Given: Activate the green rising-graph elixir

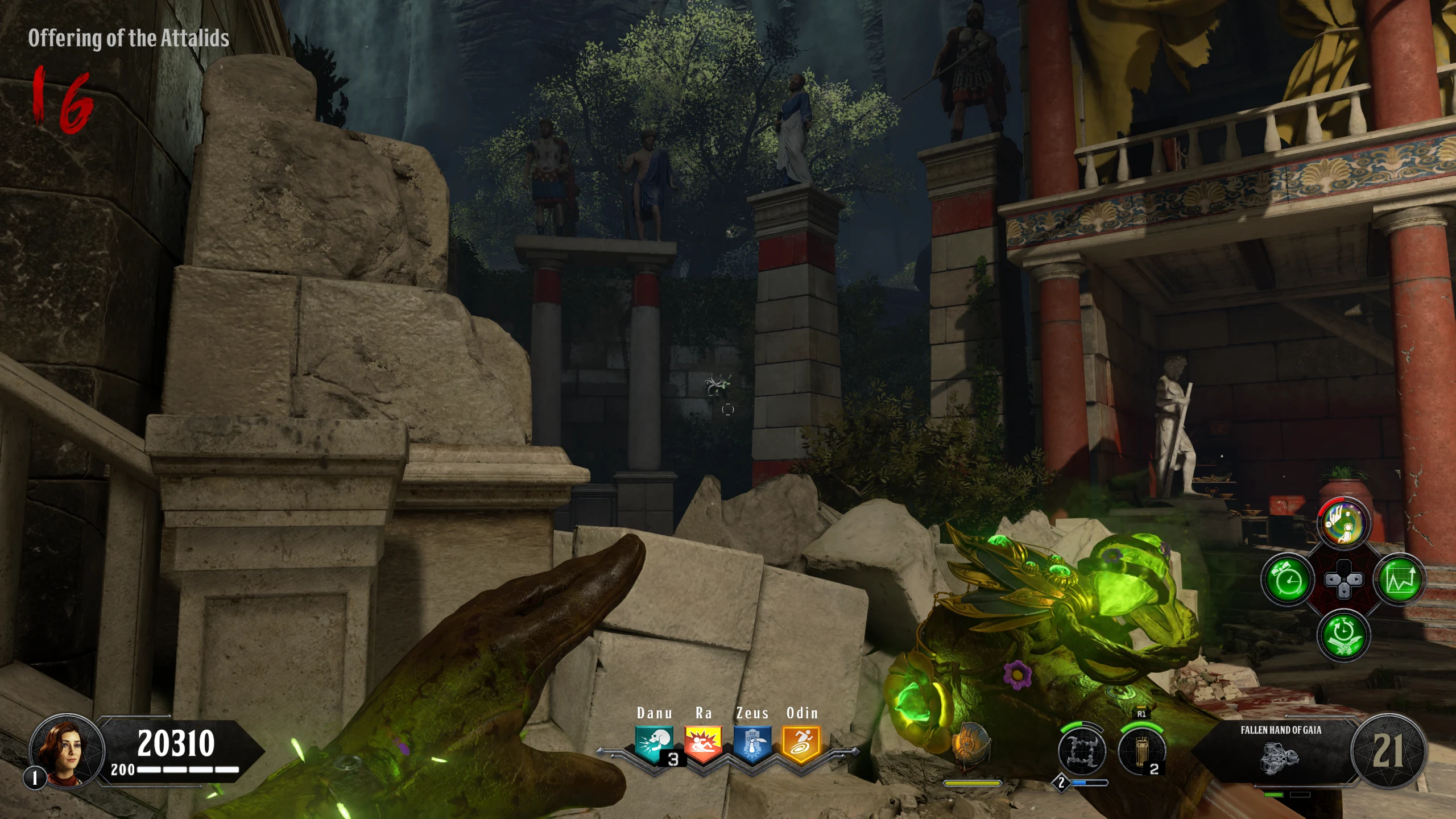Looking at the screenshot, I should [1399, 580].
